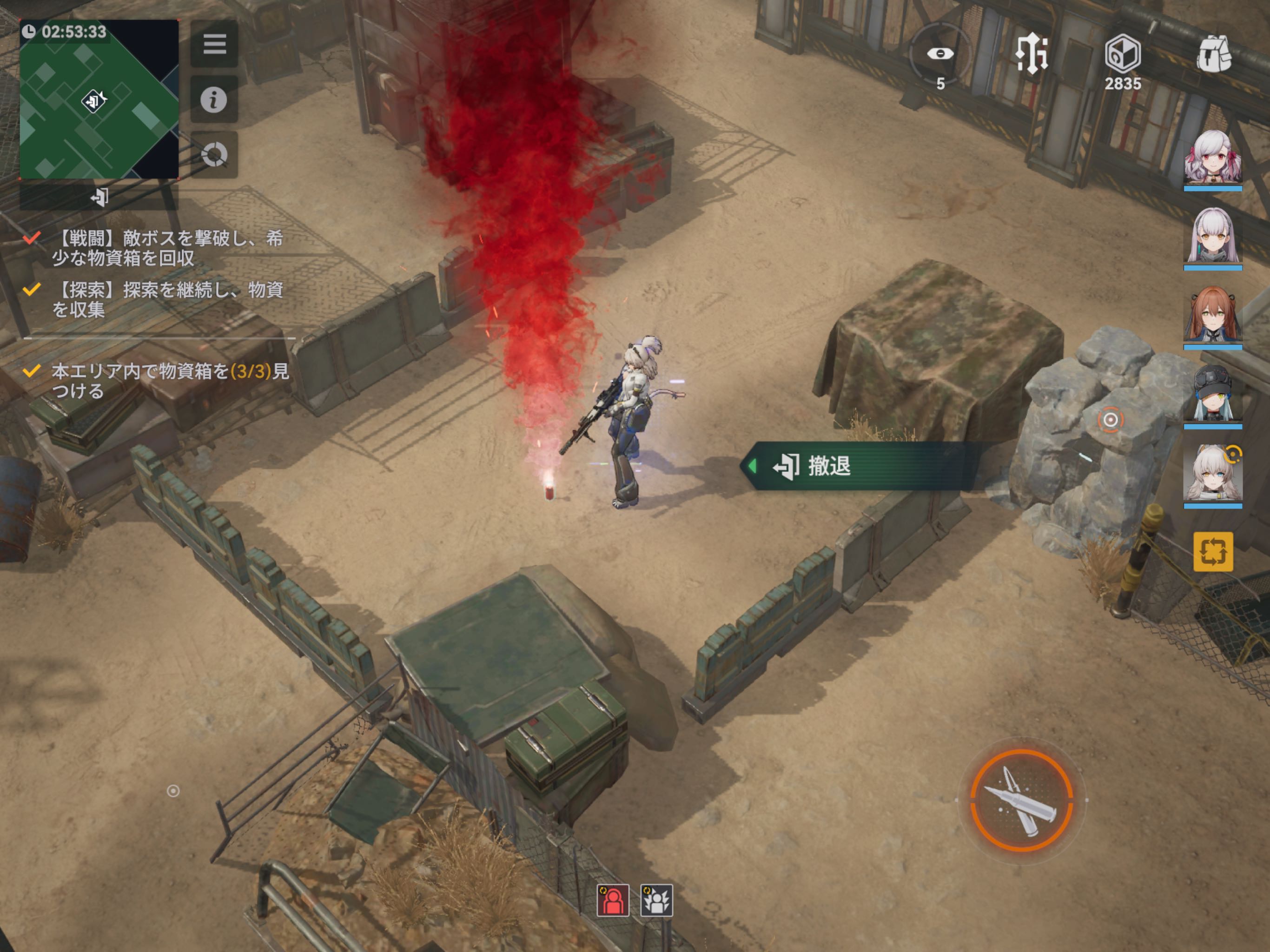Open the backpack inventory
Viewport: 1270px width, 952px height.
click(1214, 54)
